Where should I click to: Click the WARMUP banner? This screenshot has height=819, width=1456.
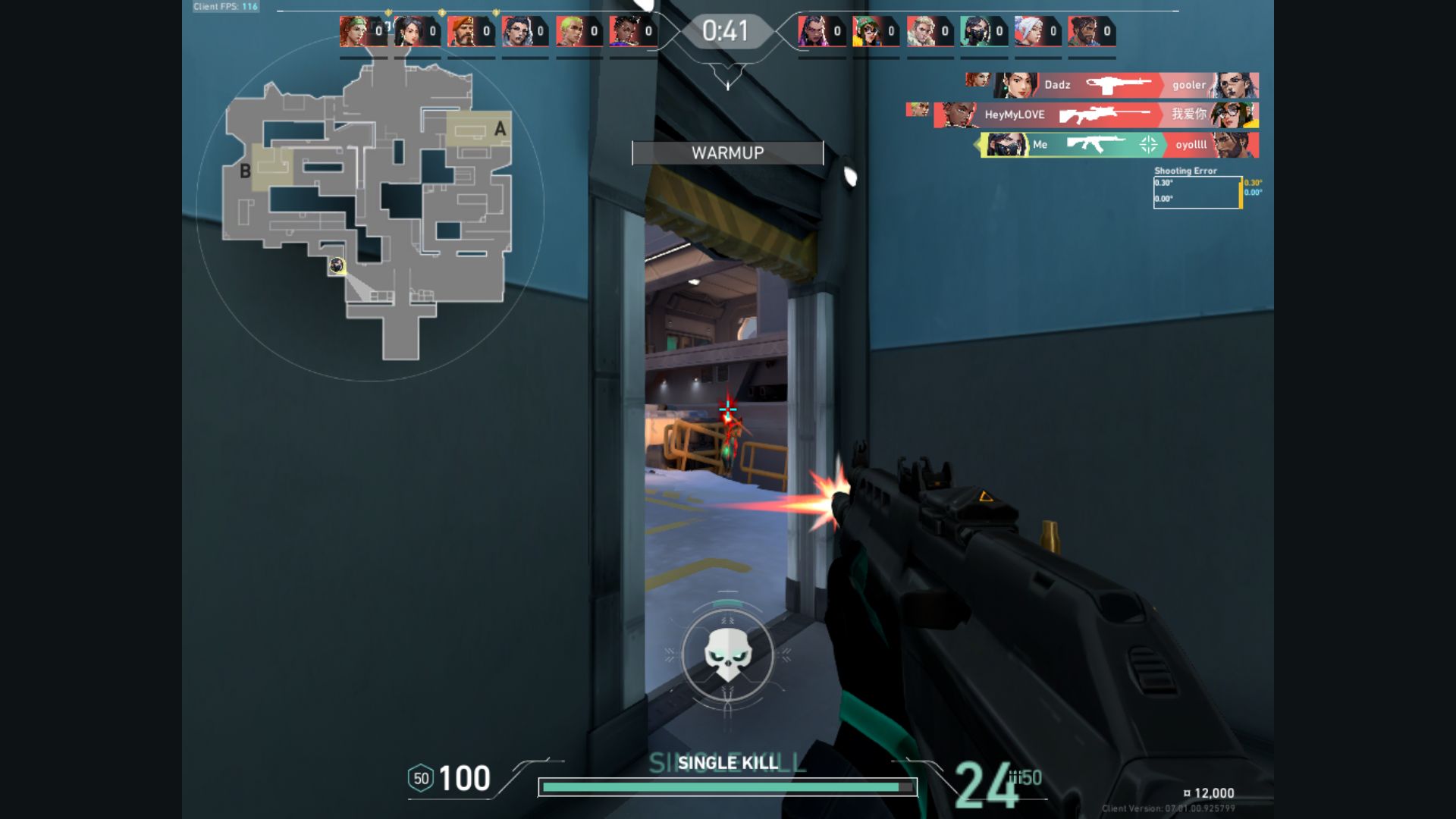pyautogui.click(x=727, y=153)
